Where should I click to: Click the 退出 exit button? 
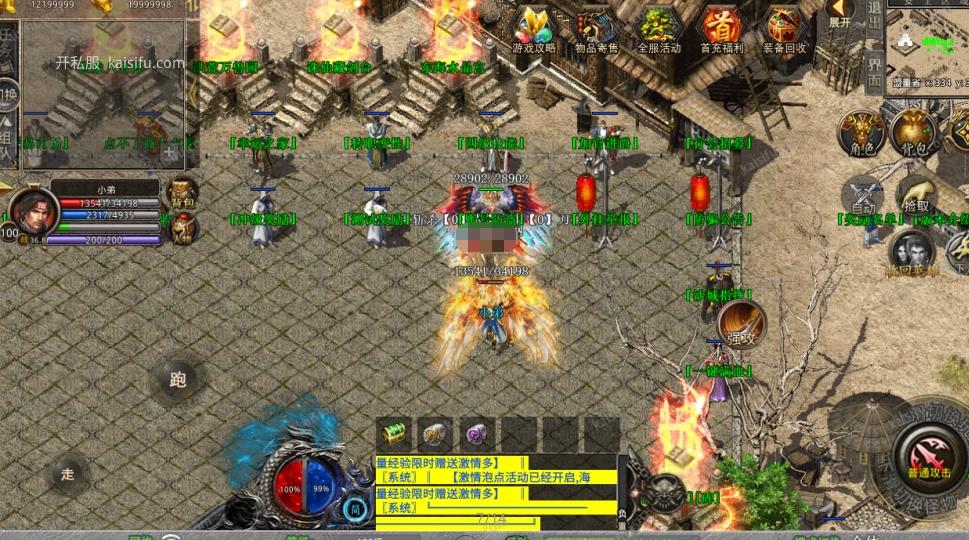coord(875,17)
